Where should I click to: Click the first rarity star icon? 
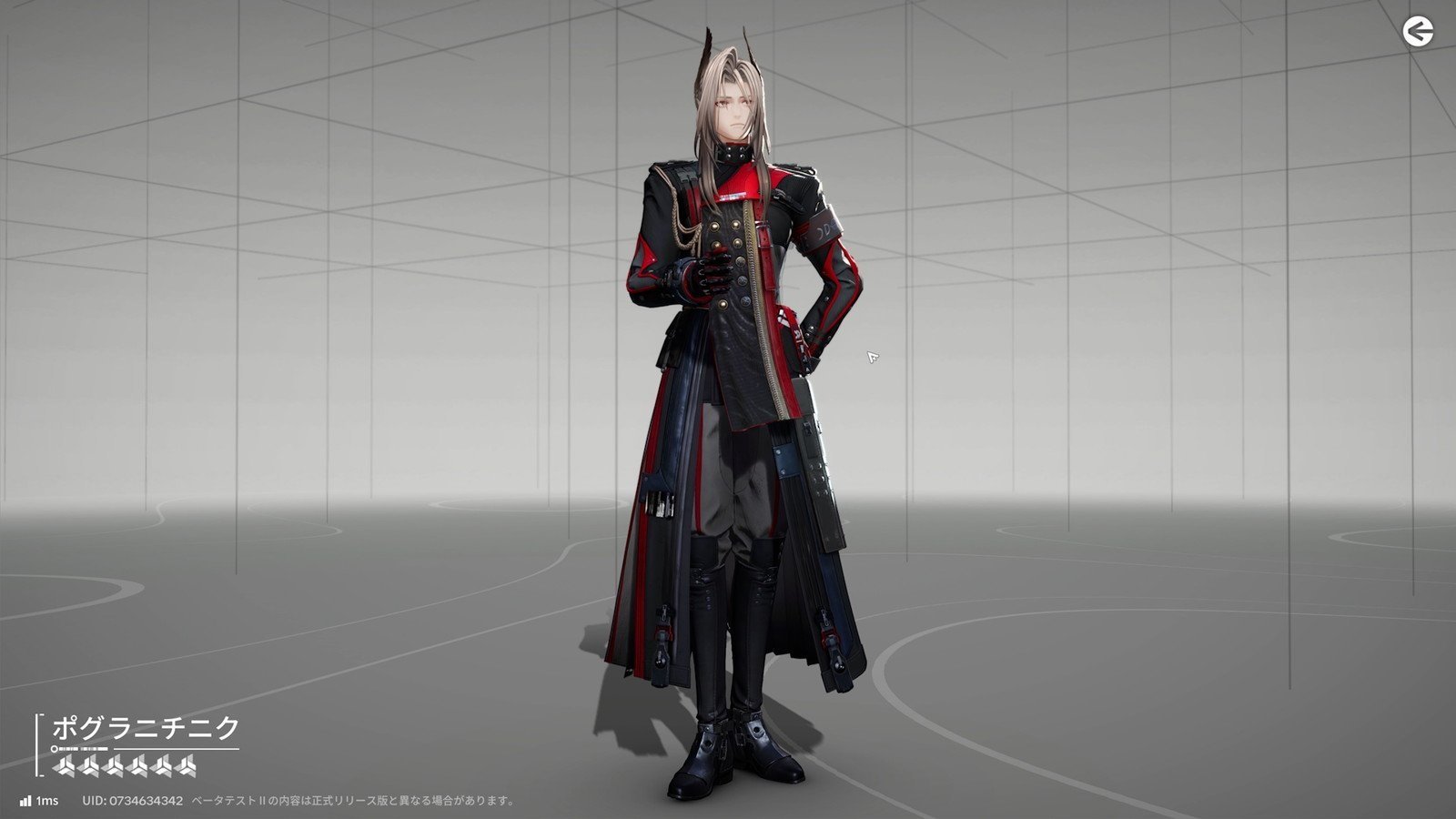66,765
